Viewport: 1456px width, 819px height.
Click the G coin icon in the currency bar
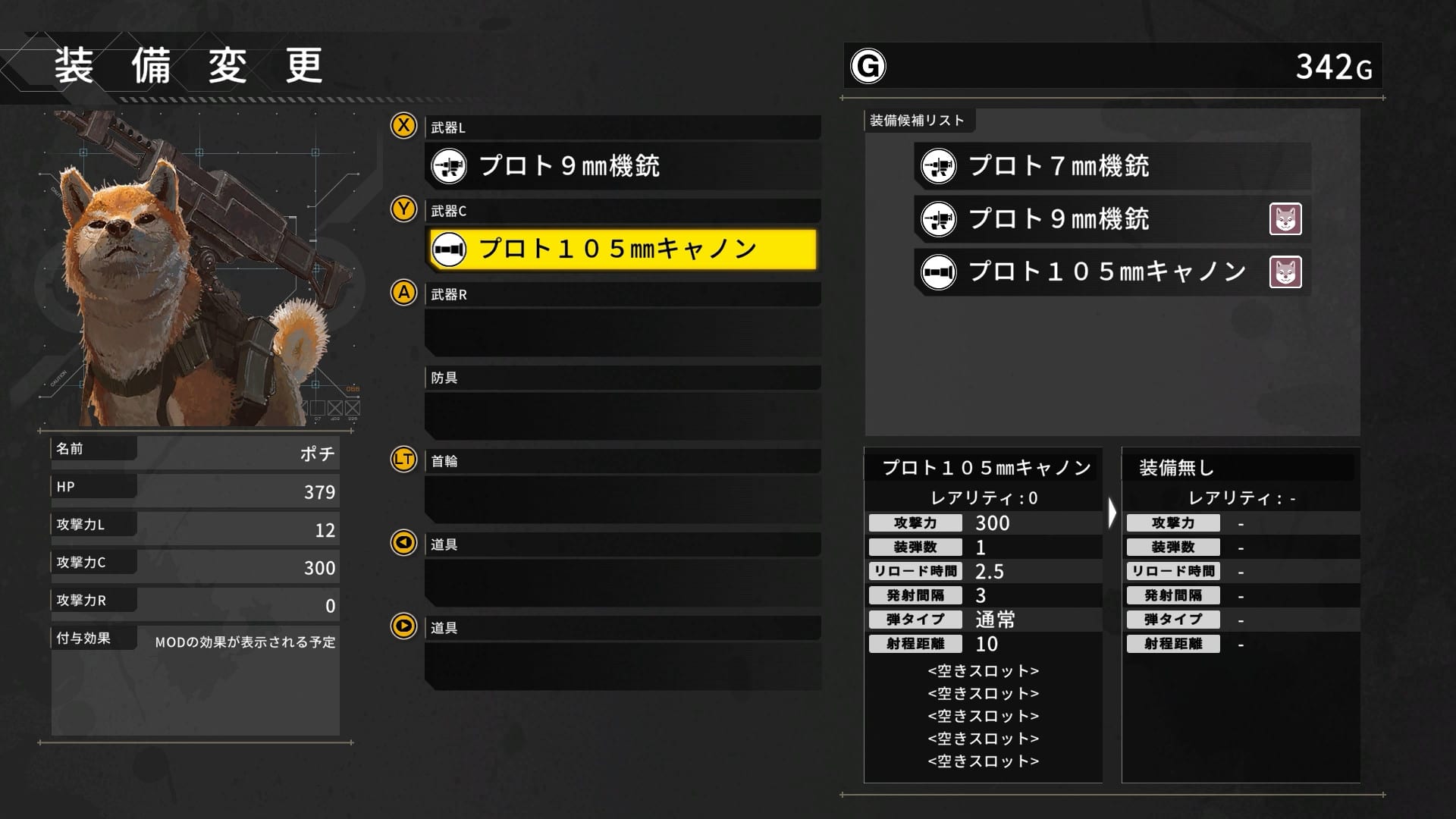pyautogui.click(x=868, y=66)
